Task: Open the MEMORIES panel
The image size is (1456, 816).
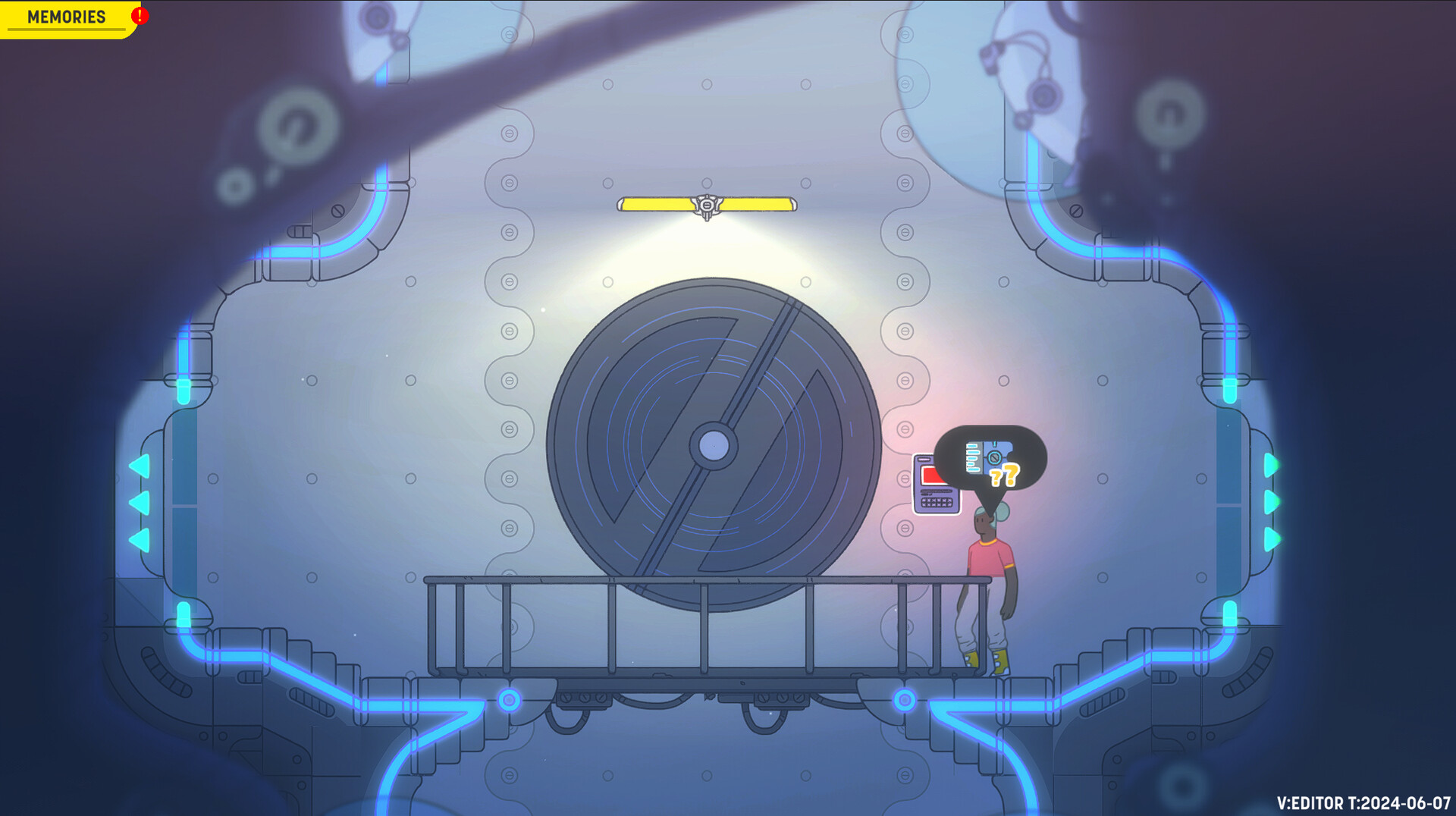Action: (64, 17)
